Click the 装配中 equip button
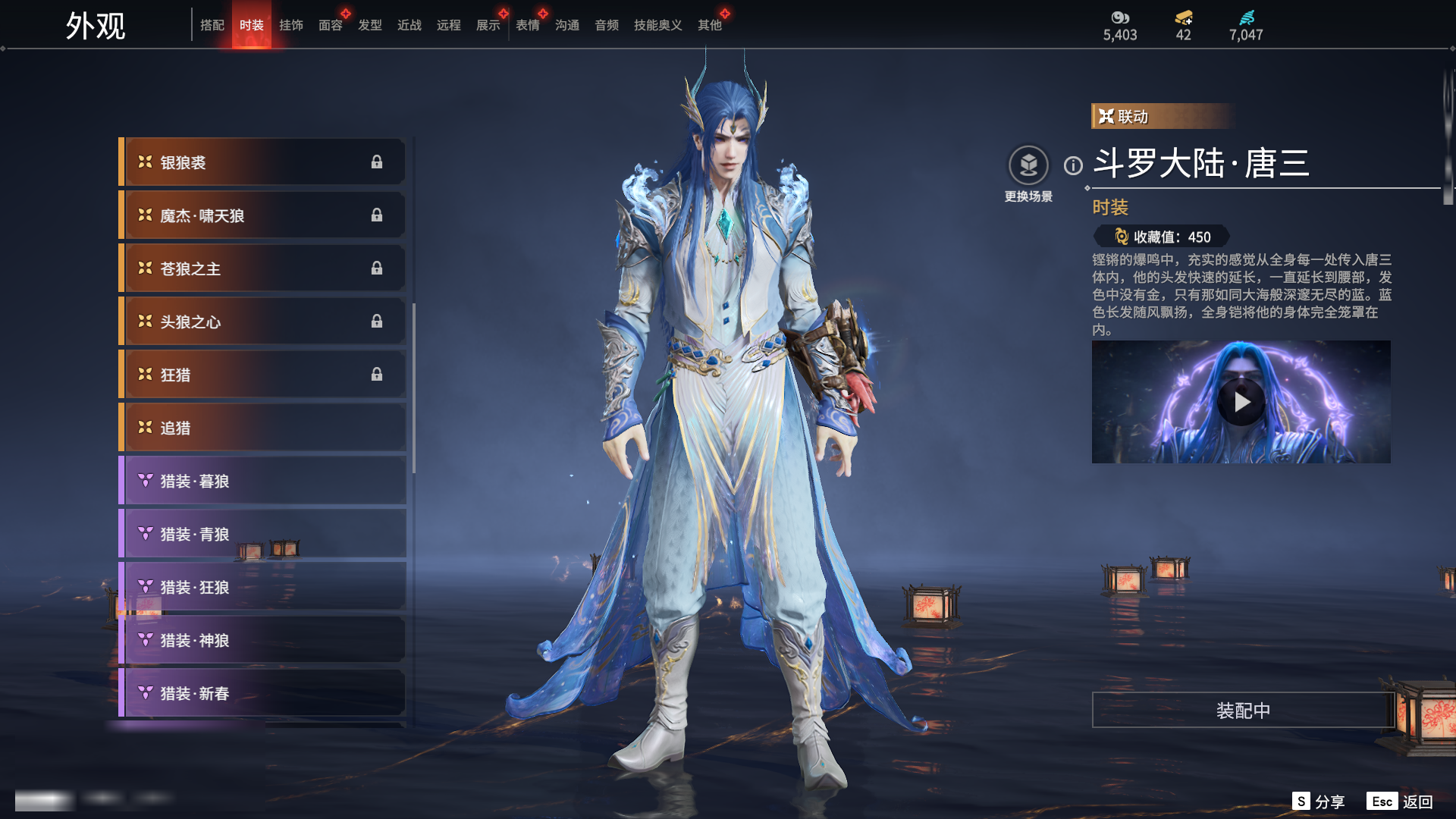Screen dimensions: 1456x819 pos(1243,711)
